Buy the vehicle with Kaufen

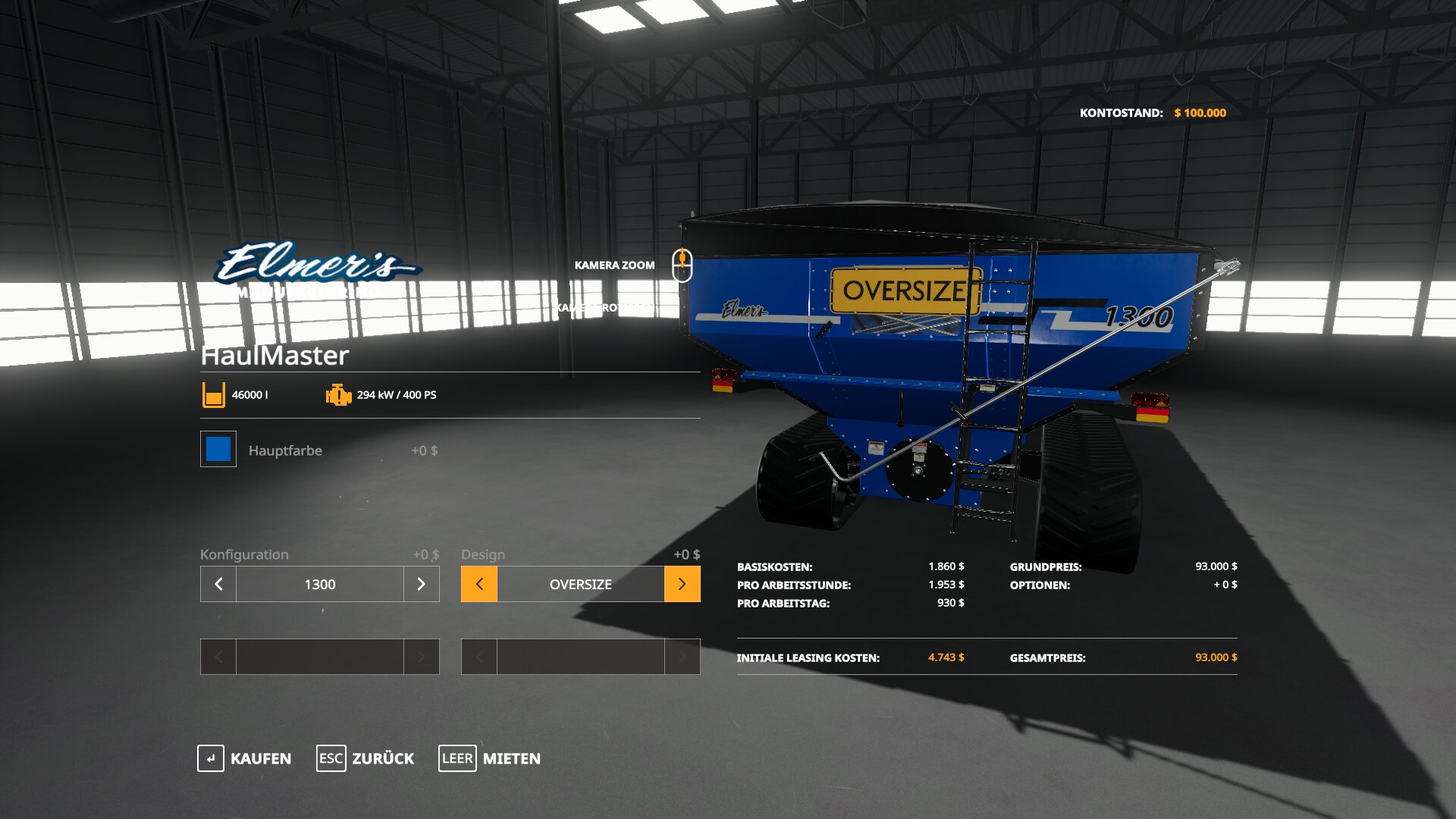tap(244, 758)
